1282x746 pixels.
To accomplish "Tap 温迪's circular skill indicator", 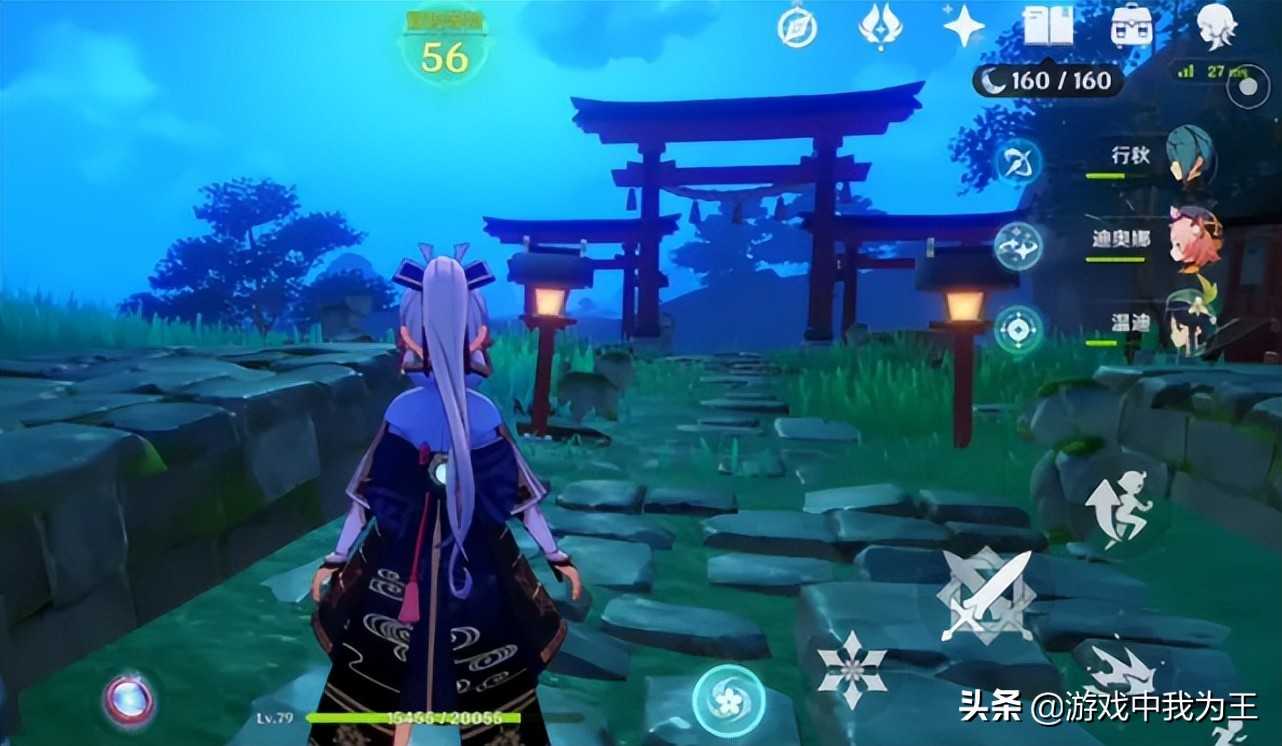I will pos(1018,327).
